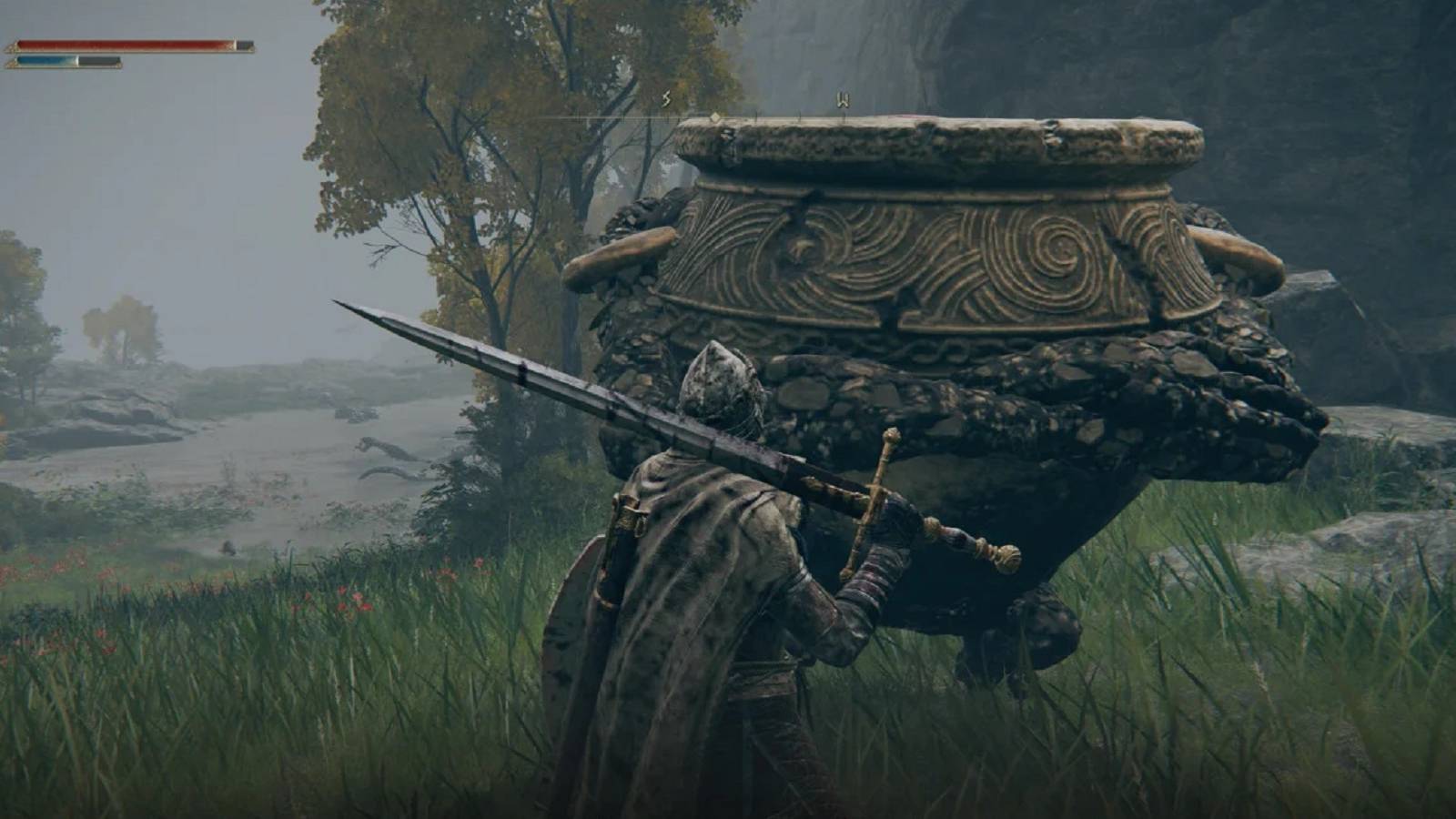This screenshot has width=1456, height=819.
Task: Click the blue FP gauge
Action: [x=45, y=61]
